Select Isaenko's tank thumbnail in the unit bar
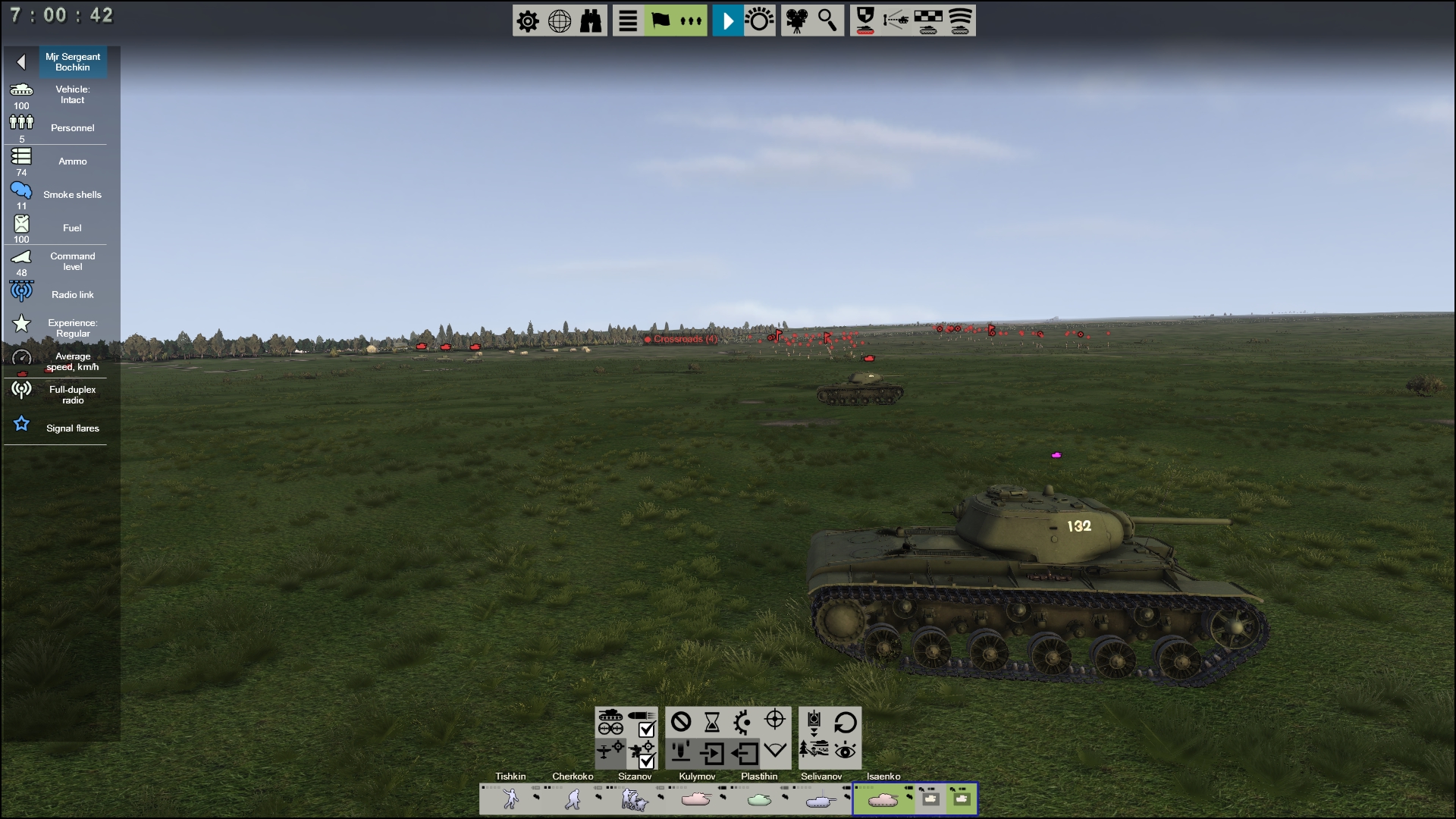 click(885, 799)
